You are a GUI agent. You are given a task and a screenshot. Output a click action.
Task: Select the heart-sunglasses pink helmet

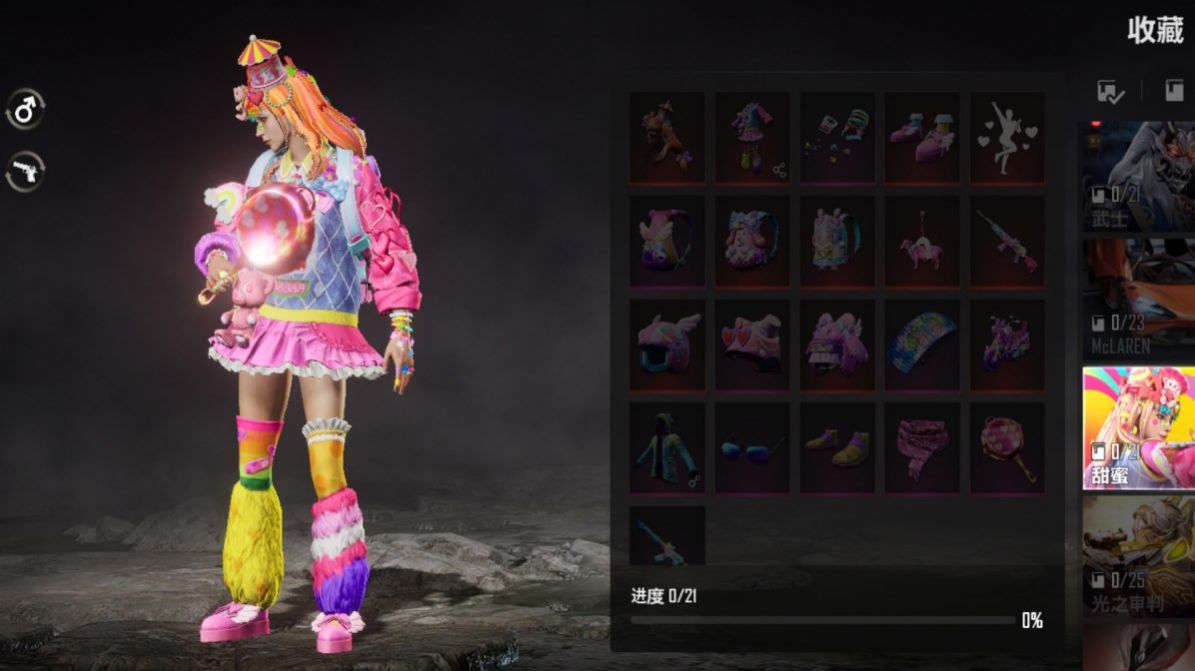752,345
